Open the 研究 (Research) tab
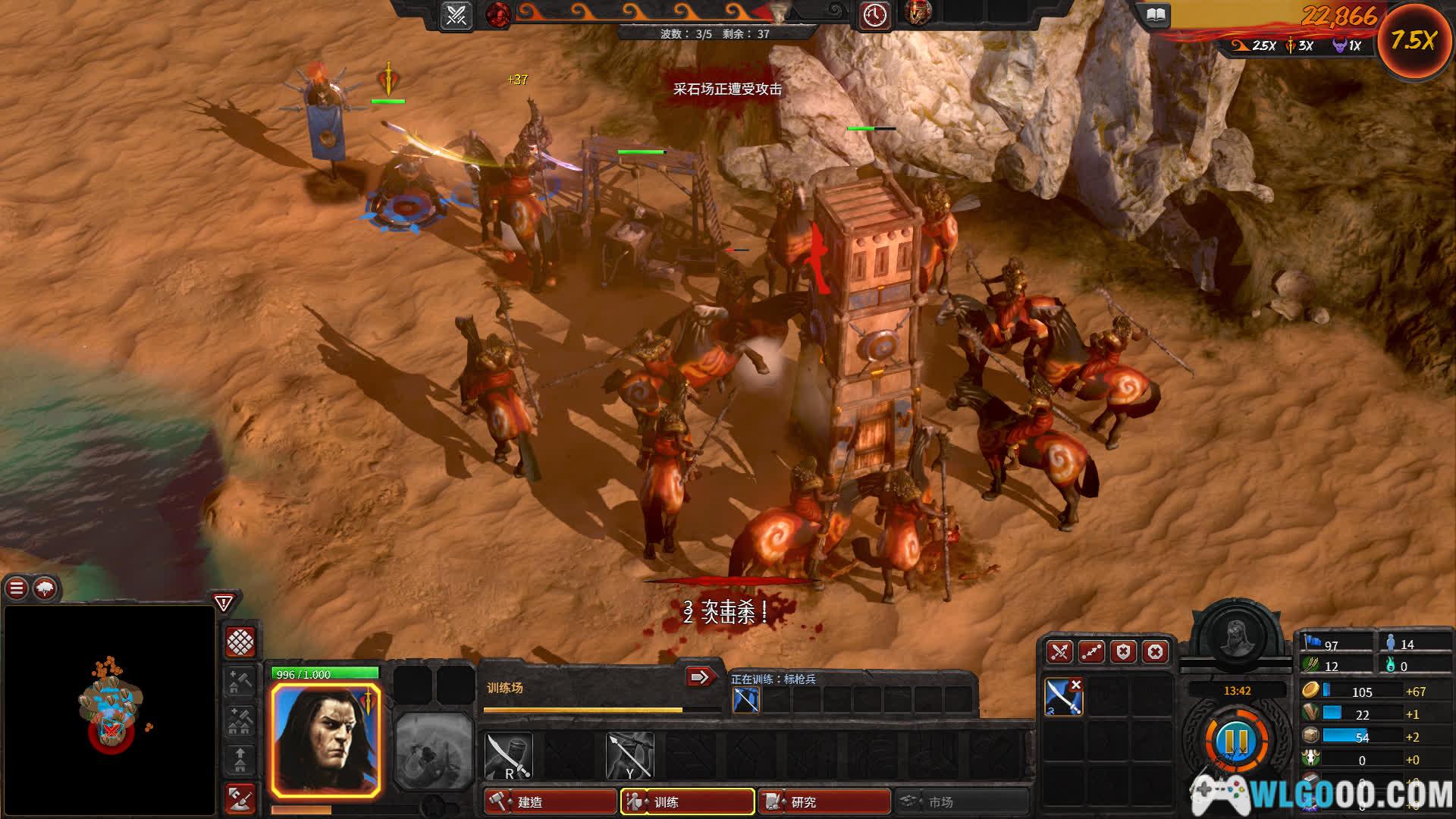This screenshot has height=819, width=1456. click(824, 802)
